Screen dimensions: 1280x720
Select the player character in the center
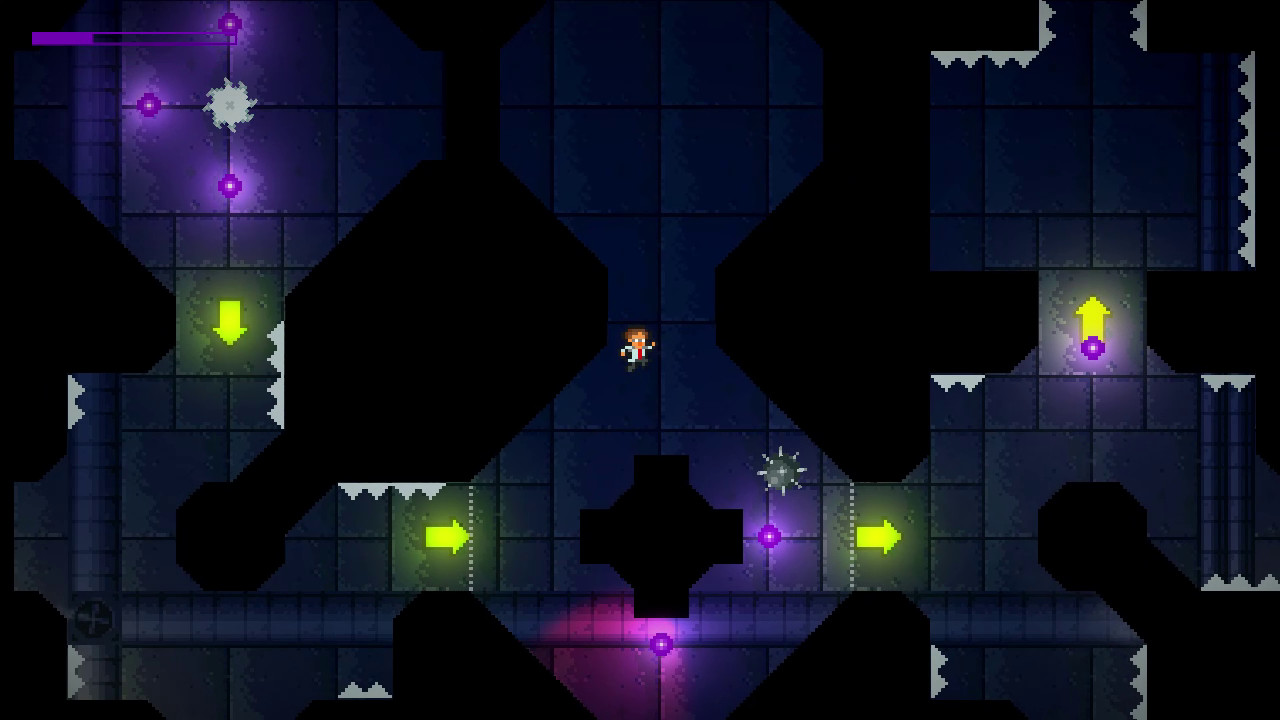coord(637,350)
